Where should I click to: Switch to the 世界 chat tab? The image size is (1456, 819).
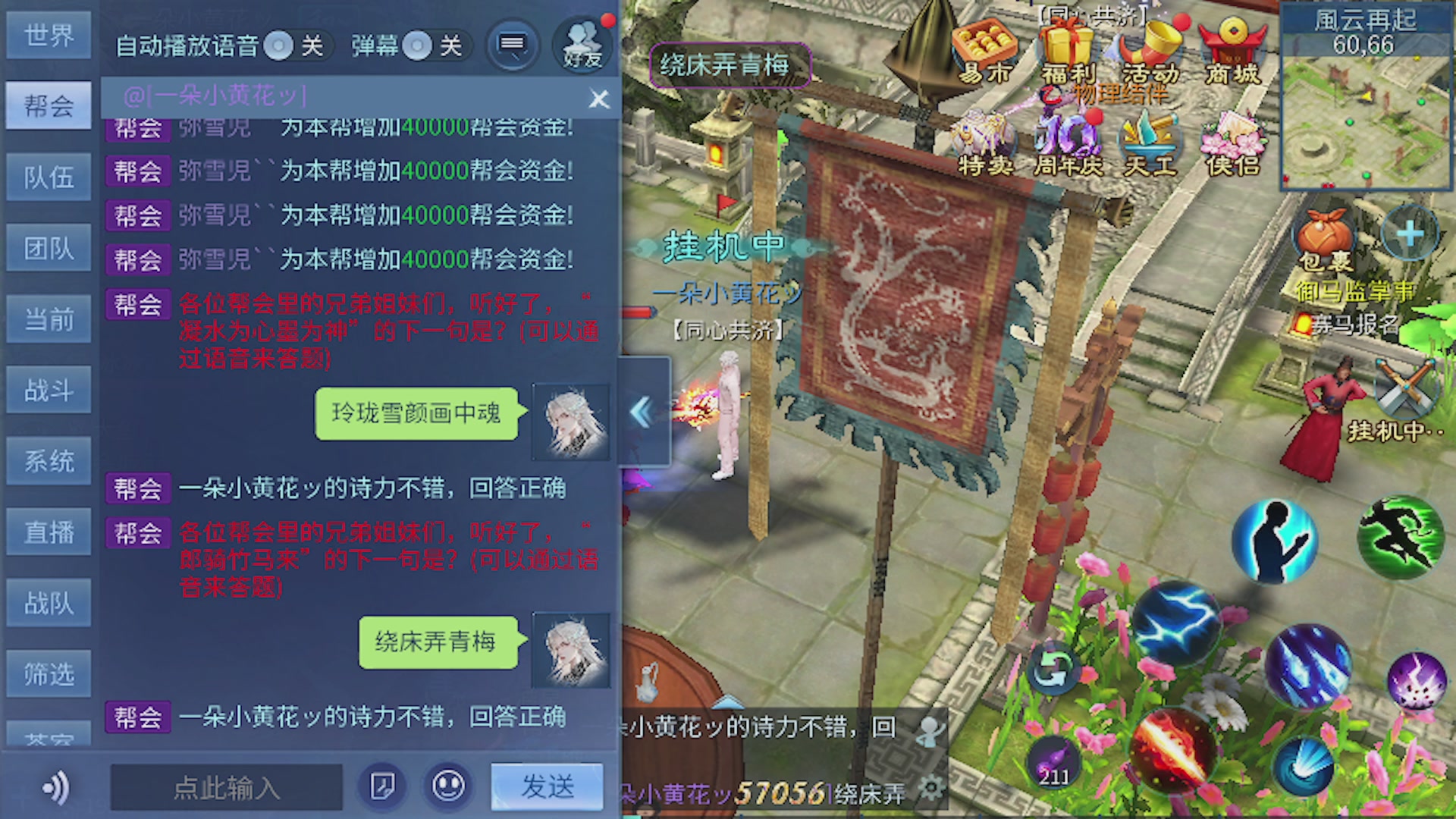point(49,35)
